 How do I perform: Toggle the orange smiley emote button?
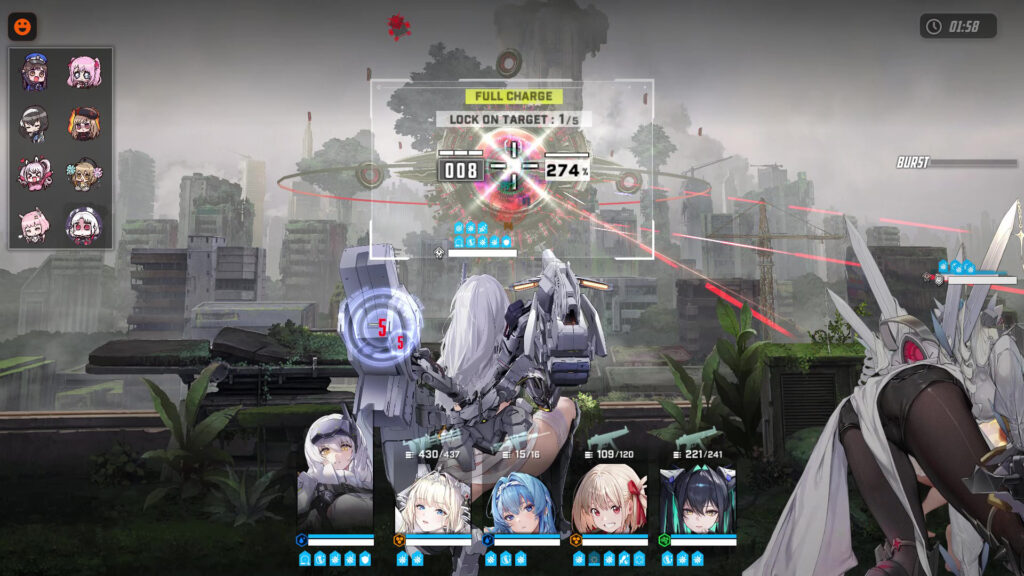(22, 26)
